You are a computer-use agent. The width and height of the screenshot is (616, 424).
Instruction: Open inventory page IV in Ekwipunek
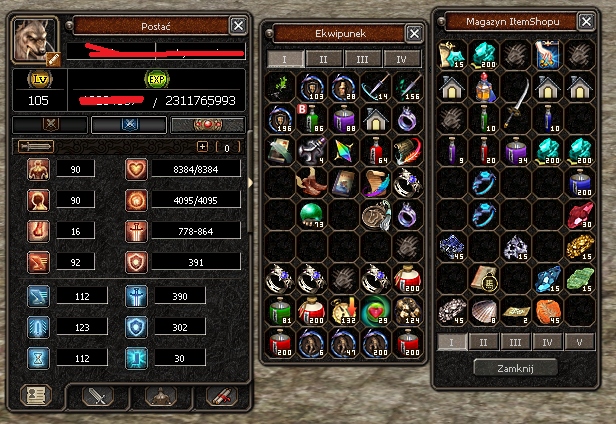click(x=402, y=59)
